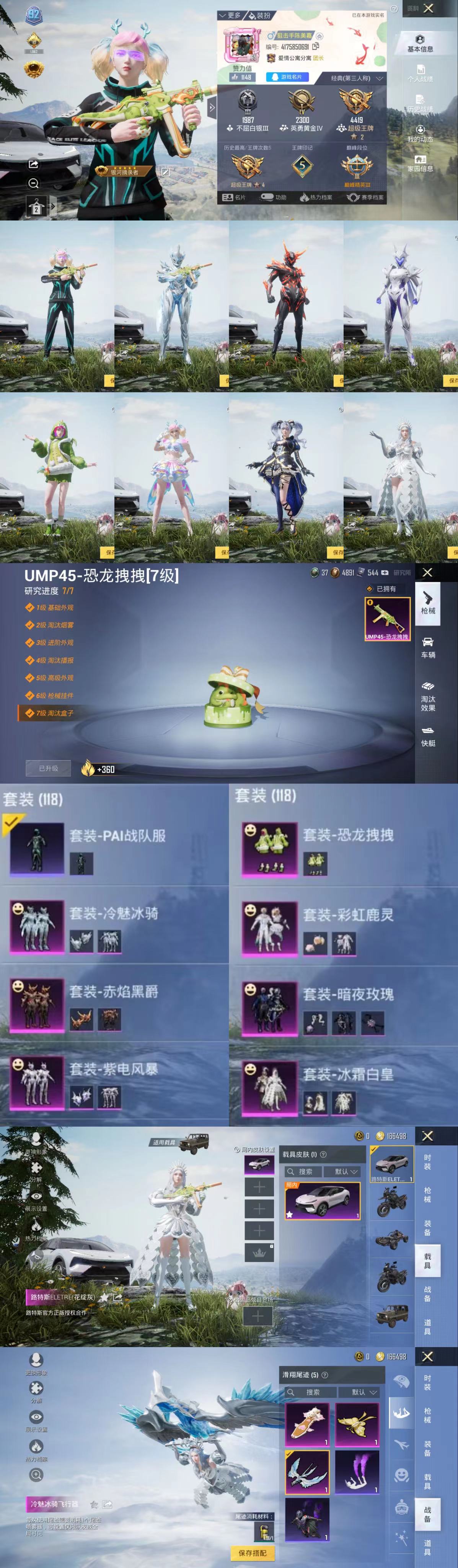Open the 我的动态 tab
Screen dimensions: 458x1568
coord(420,134)
